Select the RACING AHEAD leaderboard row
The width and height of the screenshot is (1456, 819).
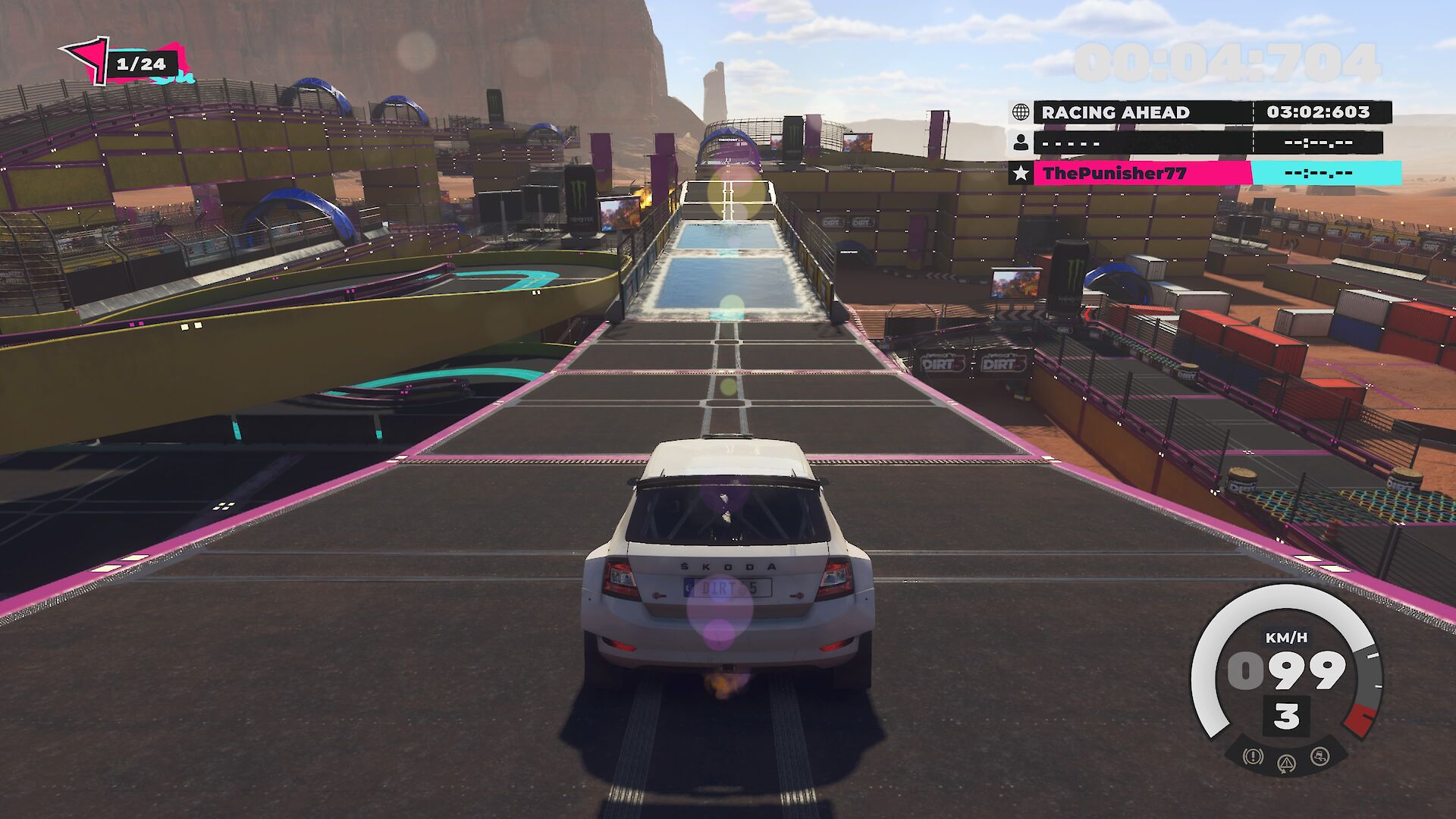pos(1202,112)
